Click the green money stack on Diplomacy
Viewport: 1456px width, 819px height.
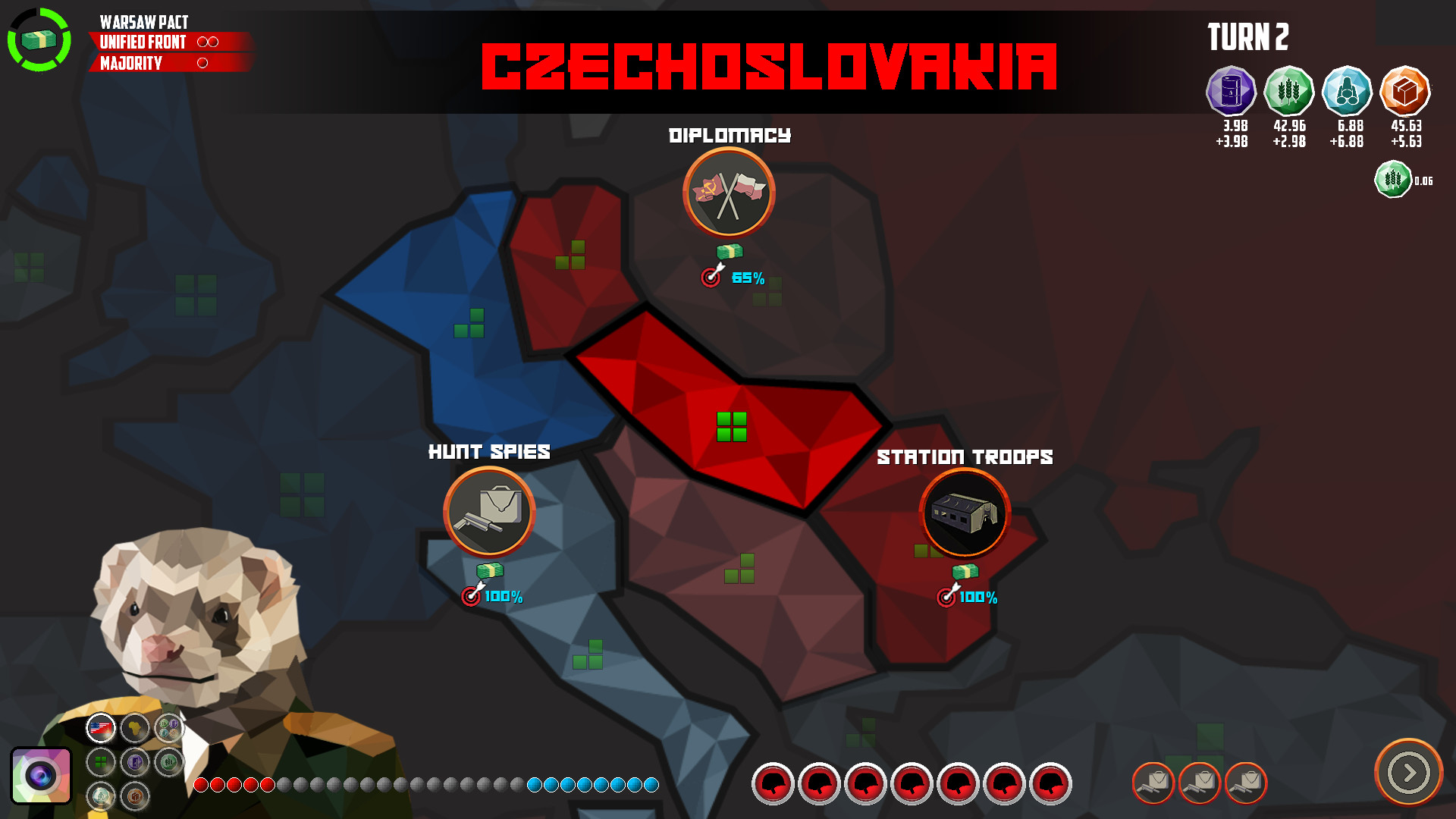(728, 253)
